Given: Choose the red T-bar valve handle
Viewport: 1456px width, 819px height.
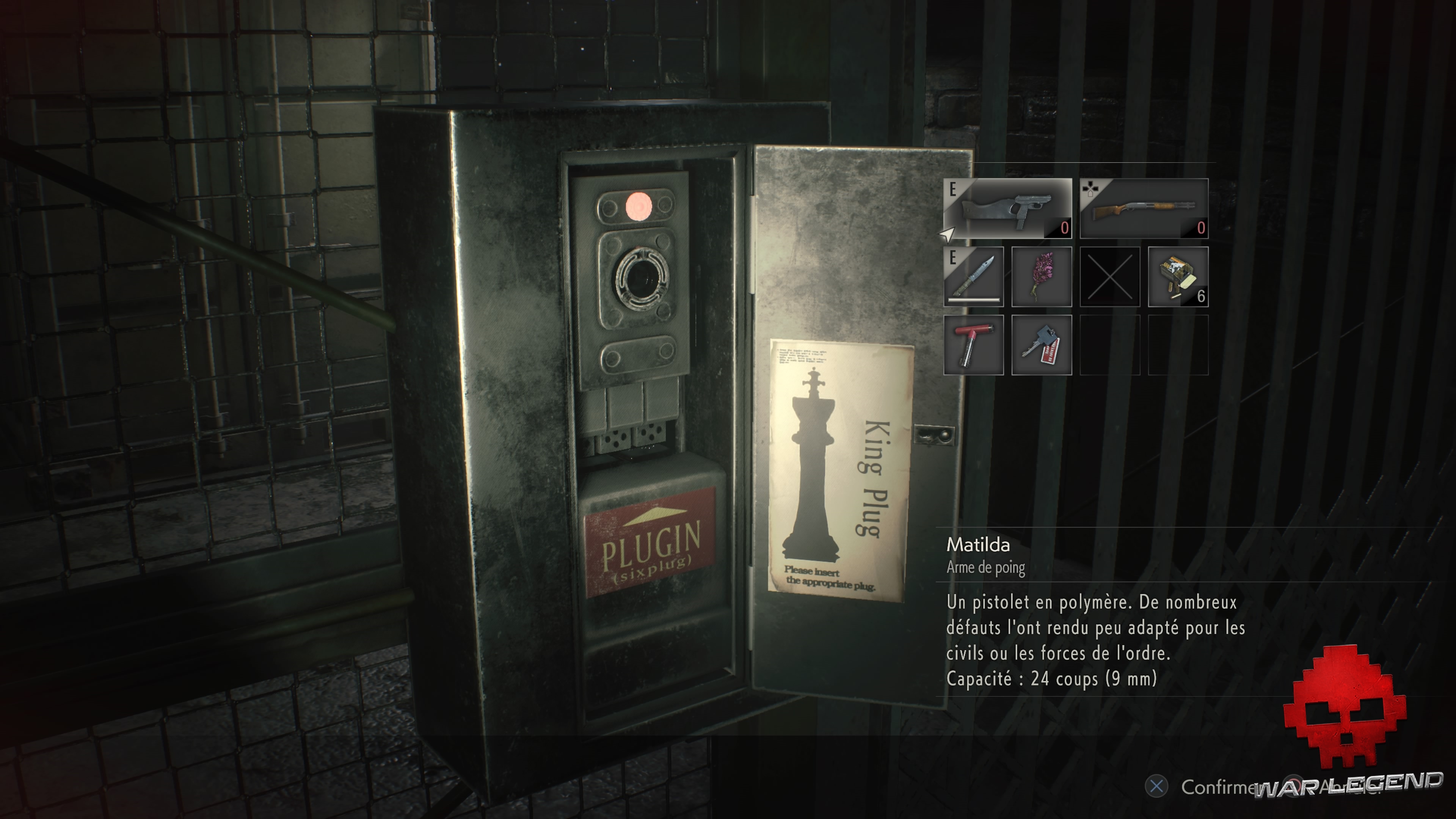Looking at the screenshot, I should click(973, 345).
